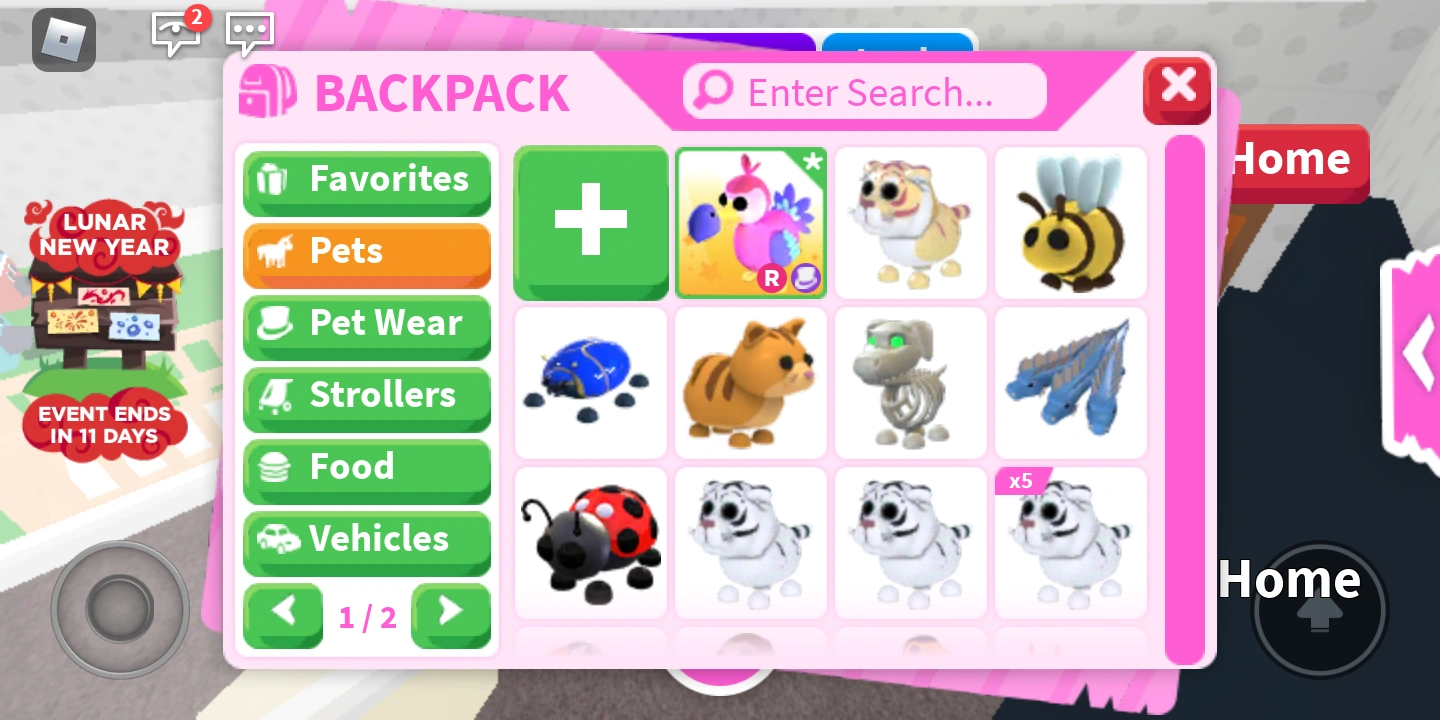Select the yellow bee pet
Screen dimensions: 1440x720
[1070, 222]
